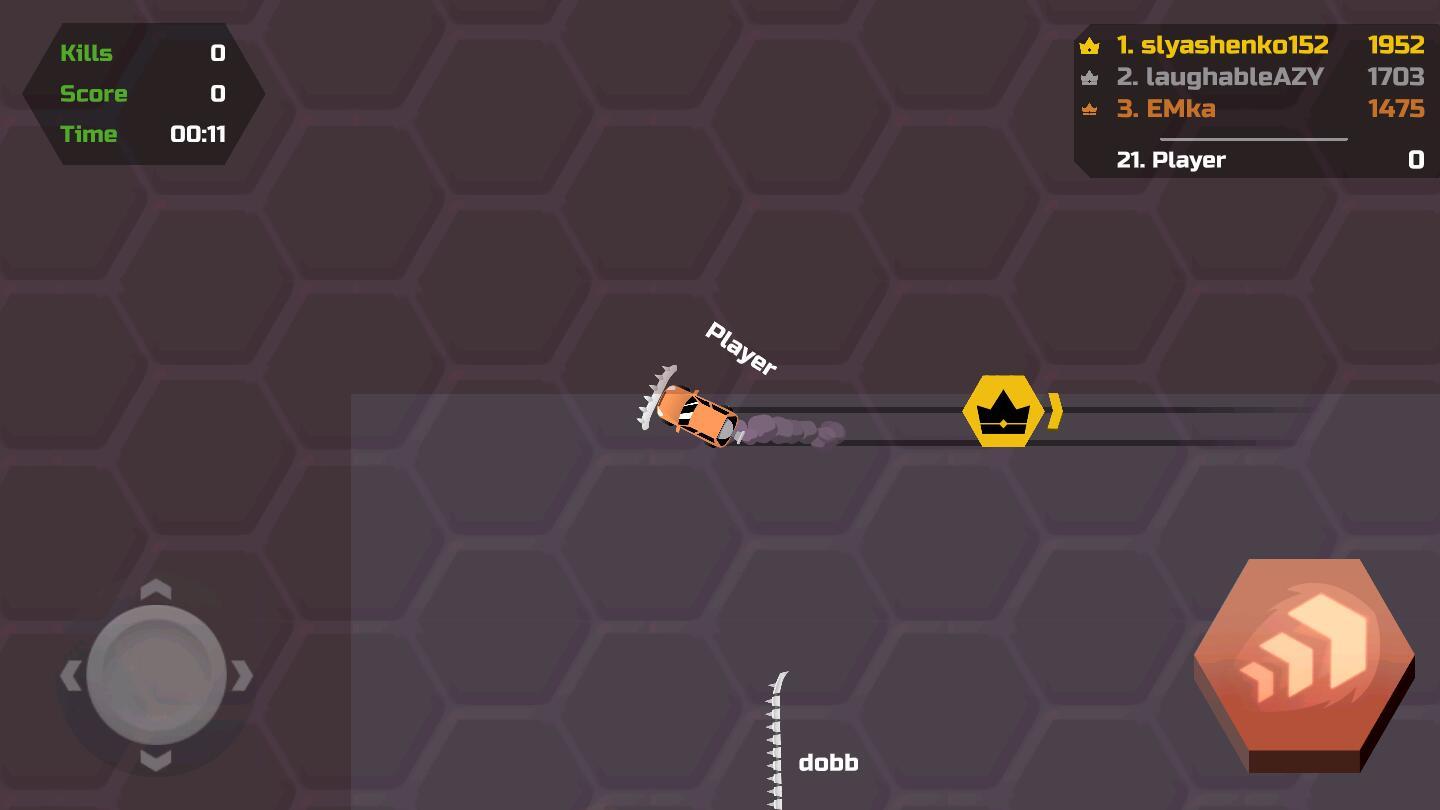The width and height of the screenshot is (1440, 810).
Task: Tap the Player name label above the car
Action: pos(740,346)
